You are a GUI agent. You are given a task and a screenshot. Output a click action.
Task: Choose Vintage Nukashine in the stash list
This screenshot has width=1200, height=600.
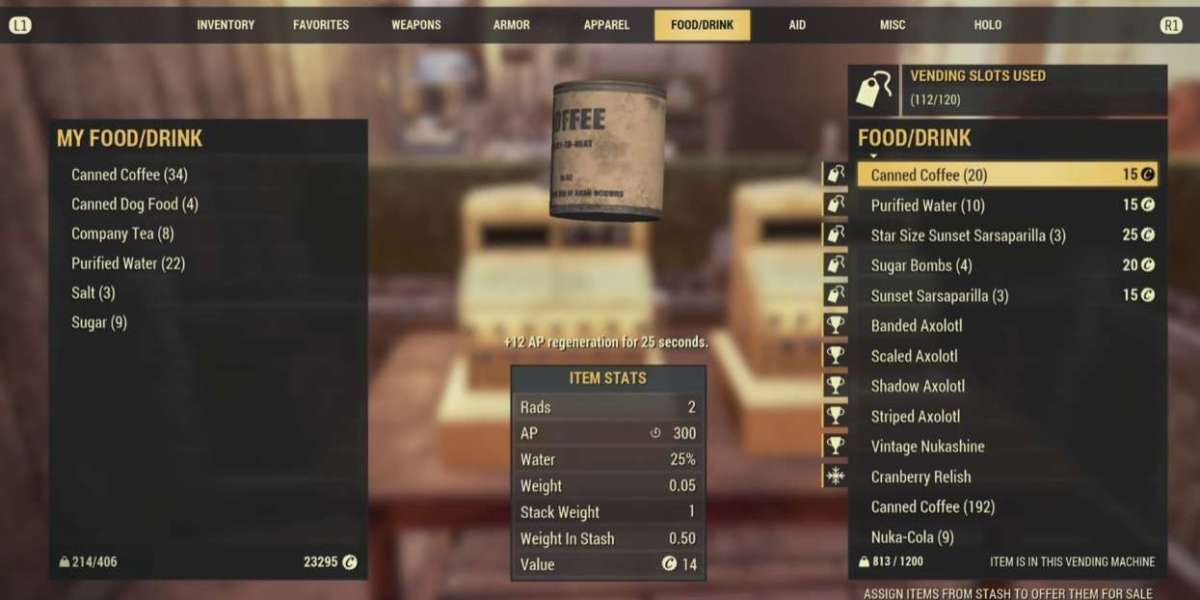pyautogui.click(x=928, y=447)
